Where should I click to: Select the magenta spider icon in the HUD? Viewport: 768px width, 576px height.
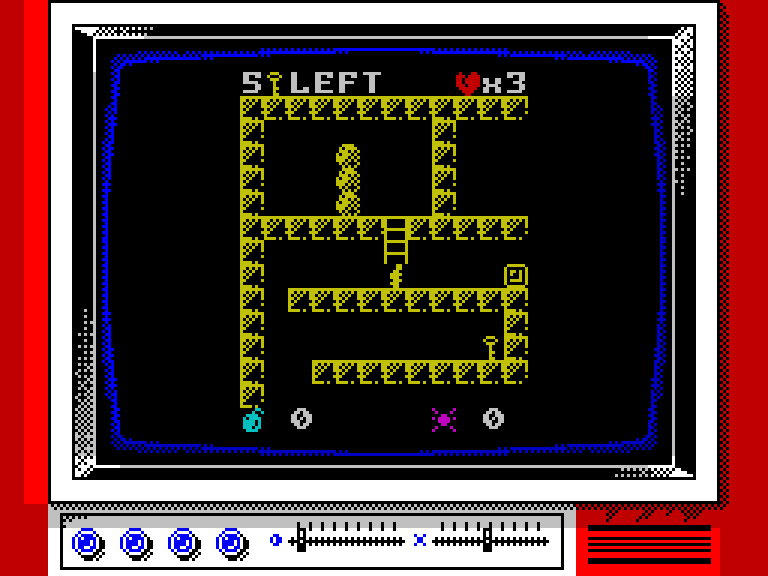[x=444, y=420]
